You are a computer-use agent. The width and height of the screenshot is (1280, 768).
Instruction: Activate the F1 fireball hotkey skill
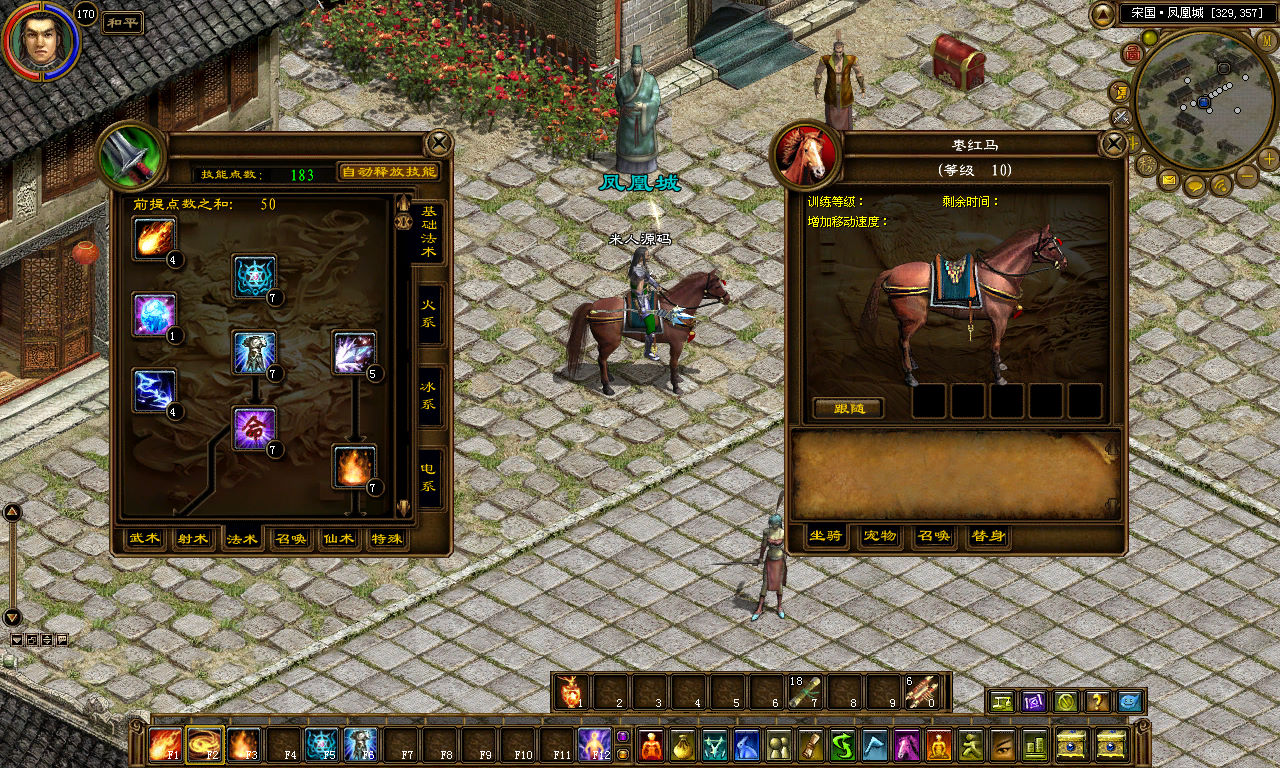(164, 744)
